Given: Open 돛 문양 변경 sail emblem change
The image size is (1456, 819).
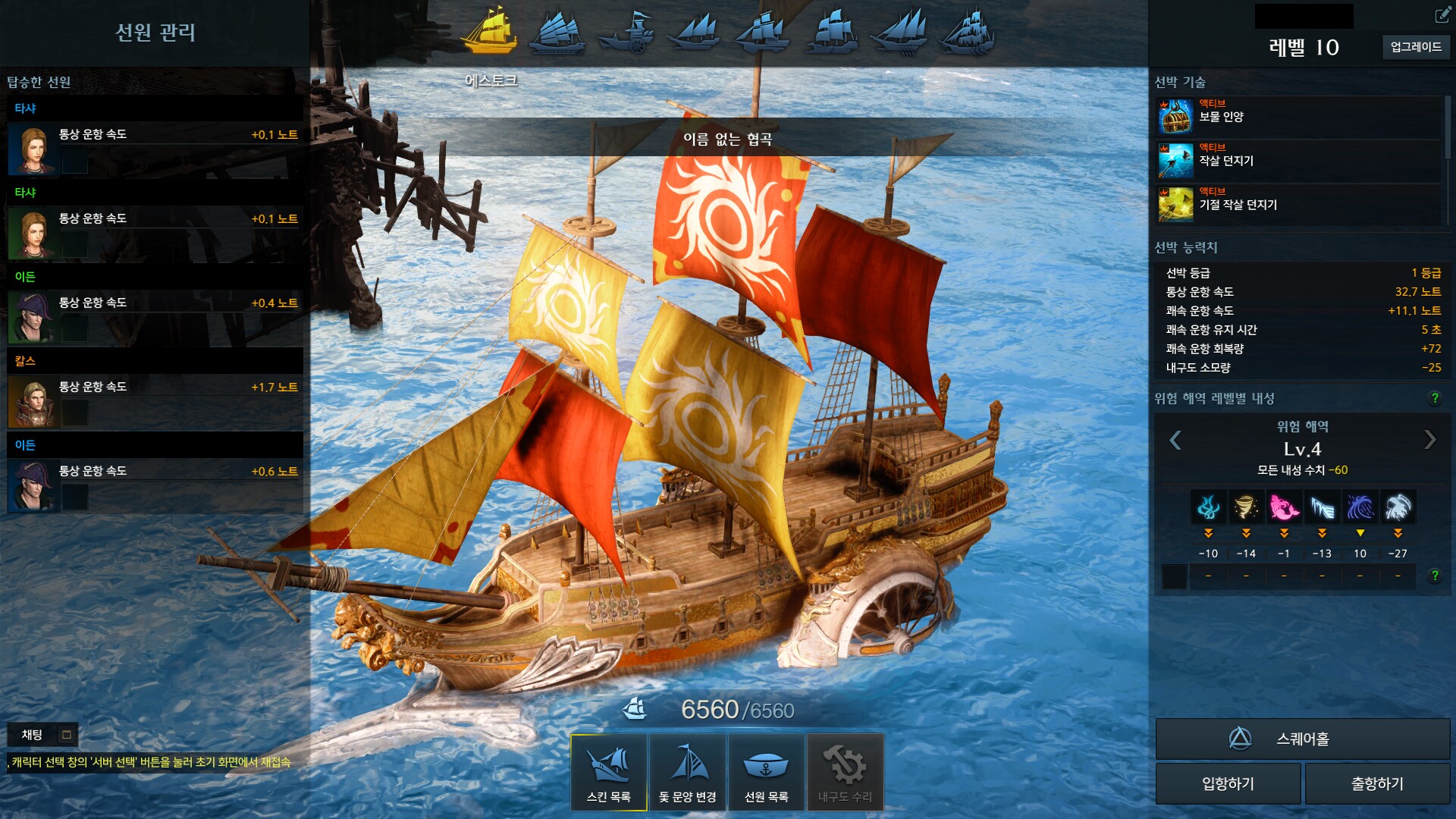Looking at the screenshot, I should (x=687, y=771).
